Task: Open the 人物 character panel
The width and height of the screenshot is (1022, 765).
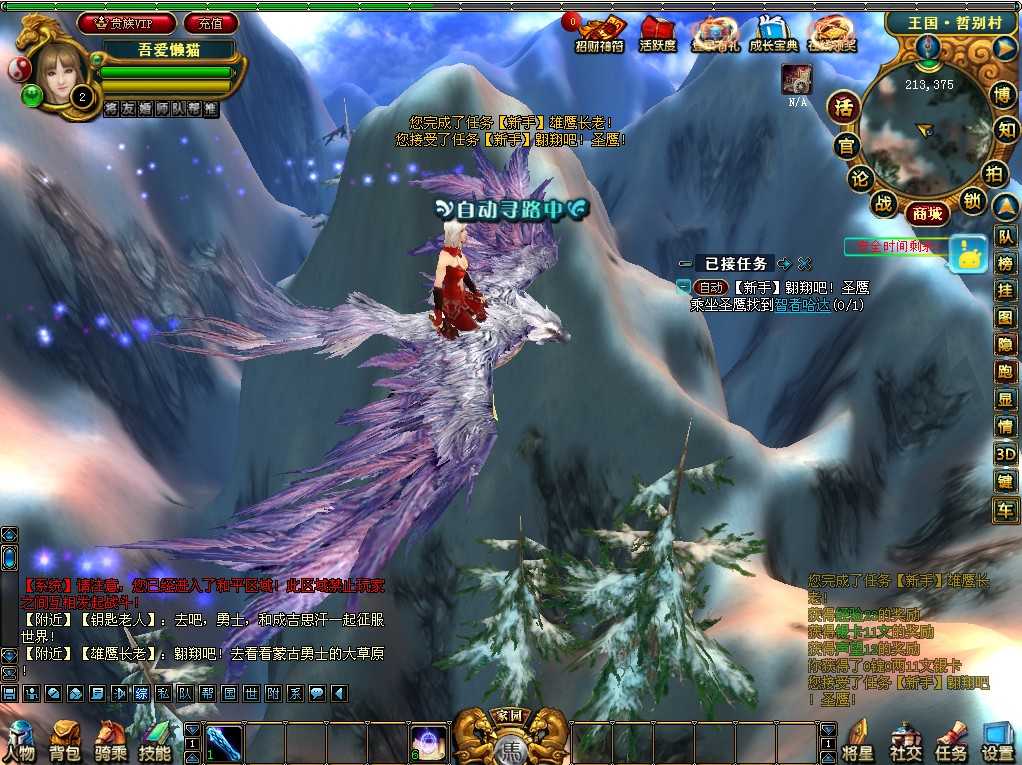Action: (20, 742)
